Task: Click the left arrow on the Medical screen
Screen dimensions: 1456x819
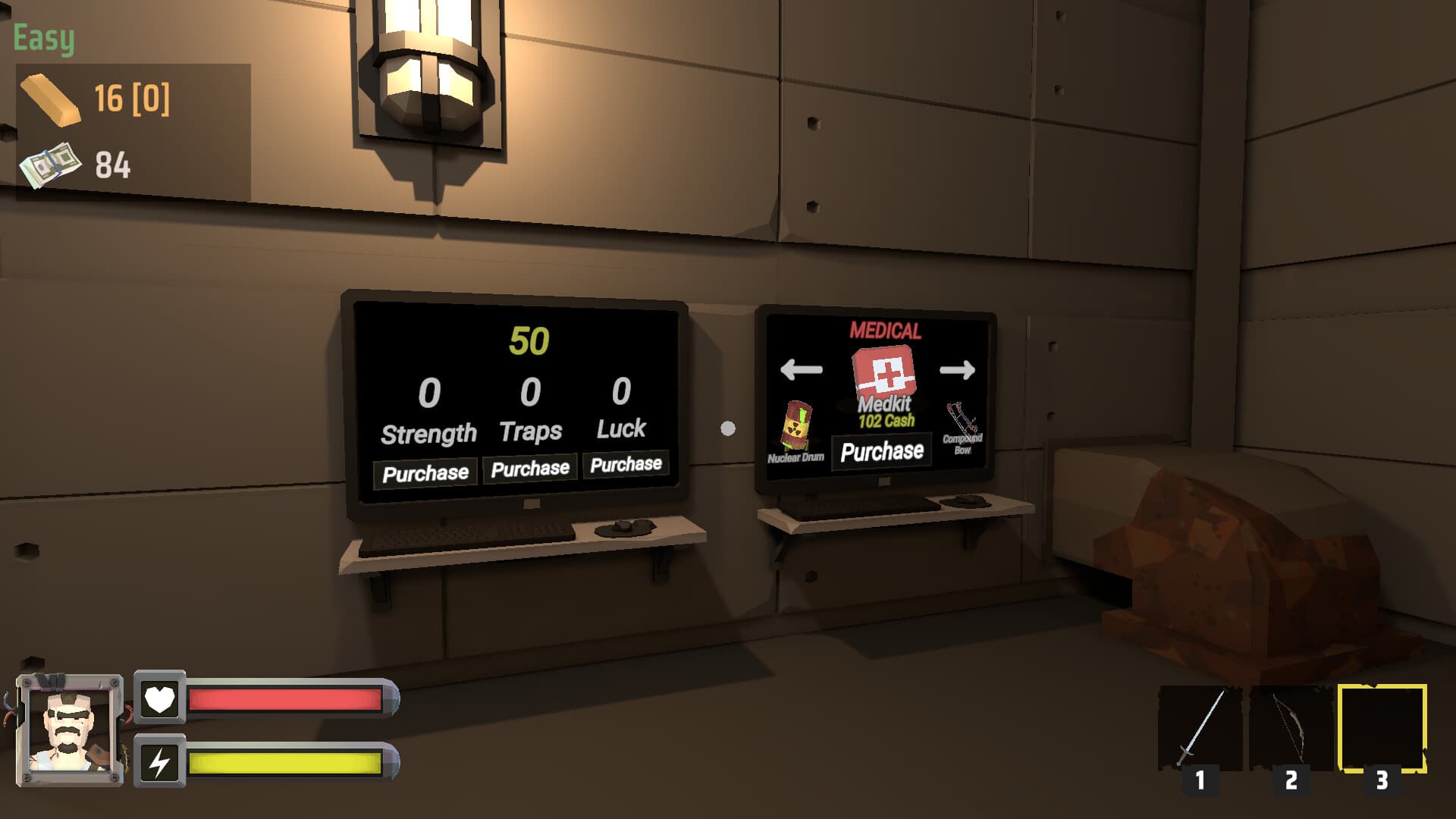Action: pos(800,371)
